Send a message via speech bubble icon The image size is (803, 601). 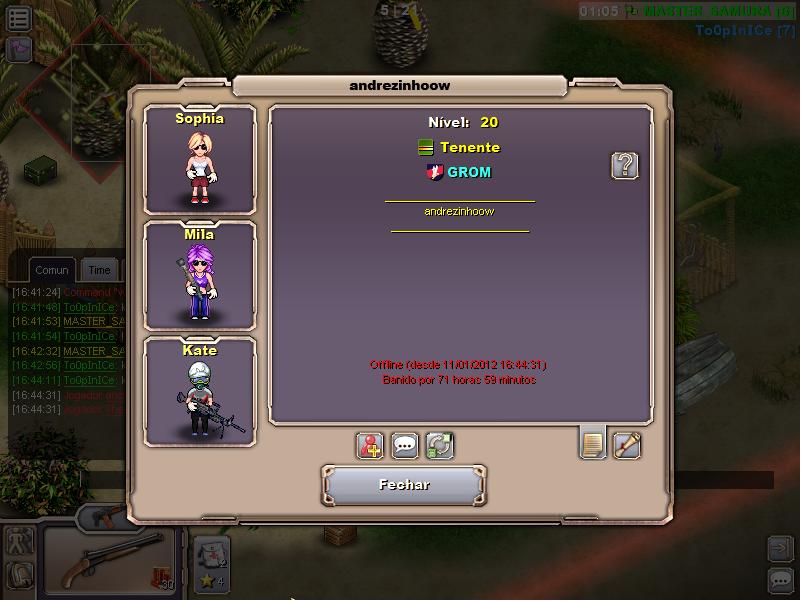point(405,445)
